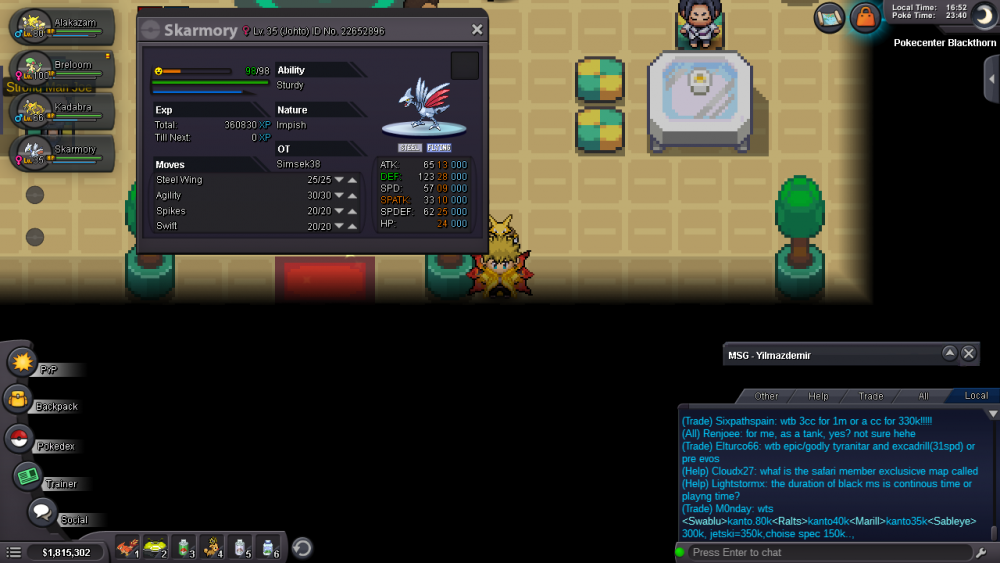Open the world map scroll icon
Screen dimensions: 1000x563
click(x=829, y=17)
